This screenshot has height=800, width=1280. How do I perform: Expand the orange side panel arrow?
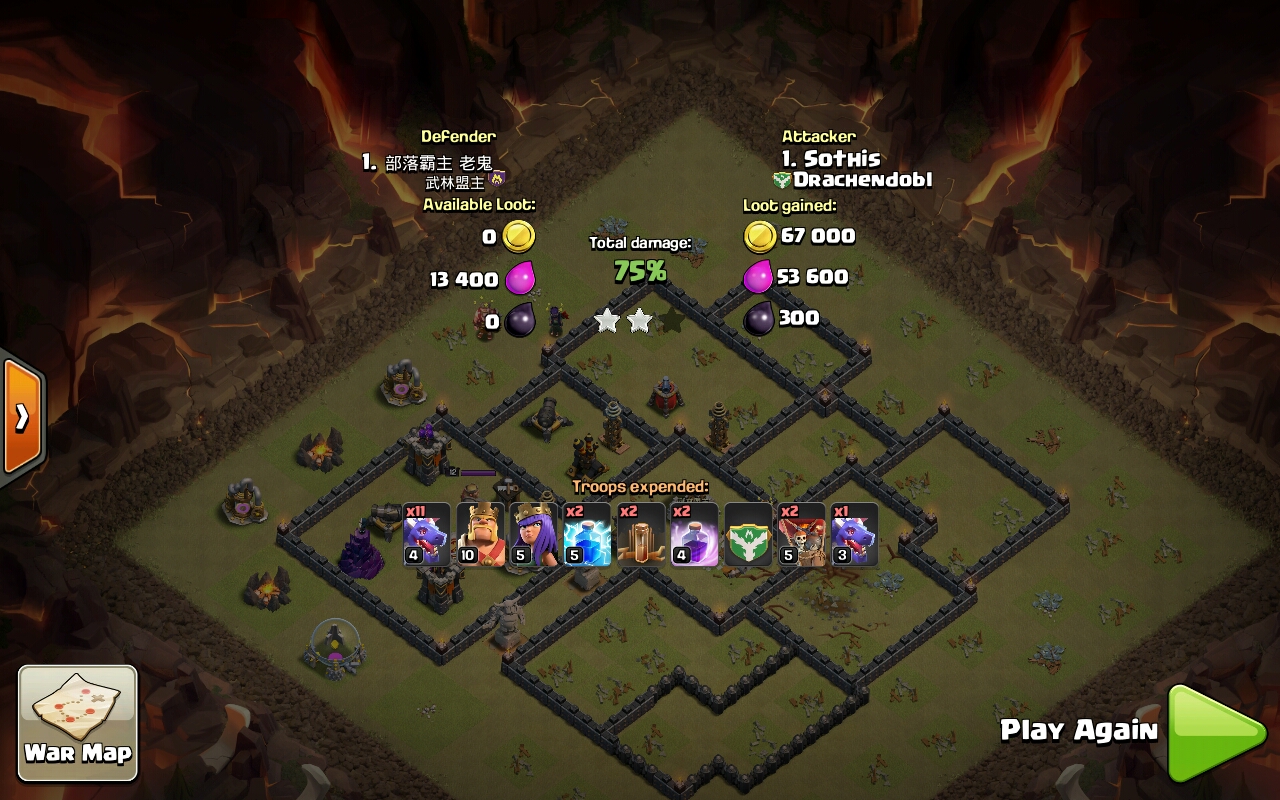click(x=21, y=416)
